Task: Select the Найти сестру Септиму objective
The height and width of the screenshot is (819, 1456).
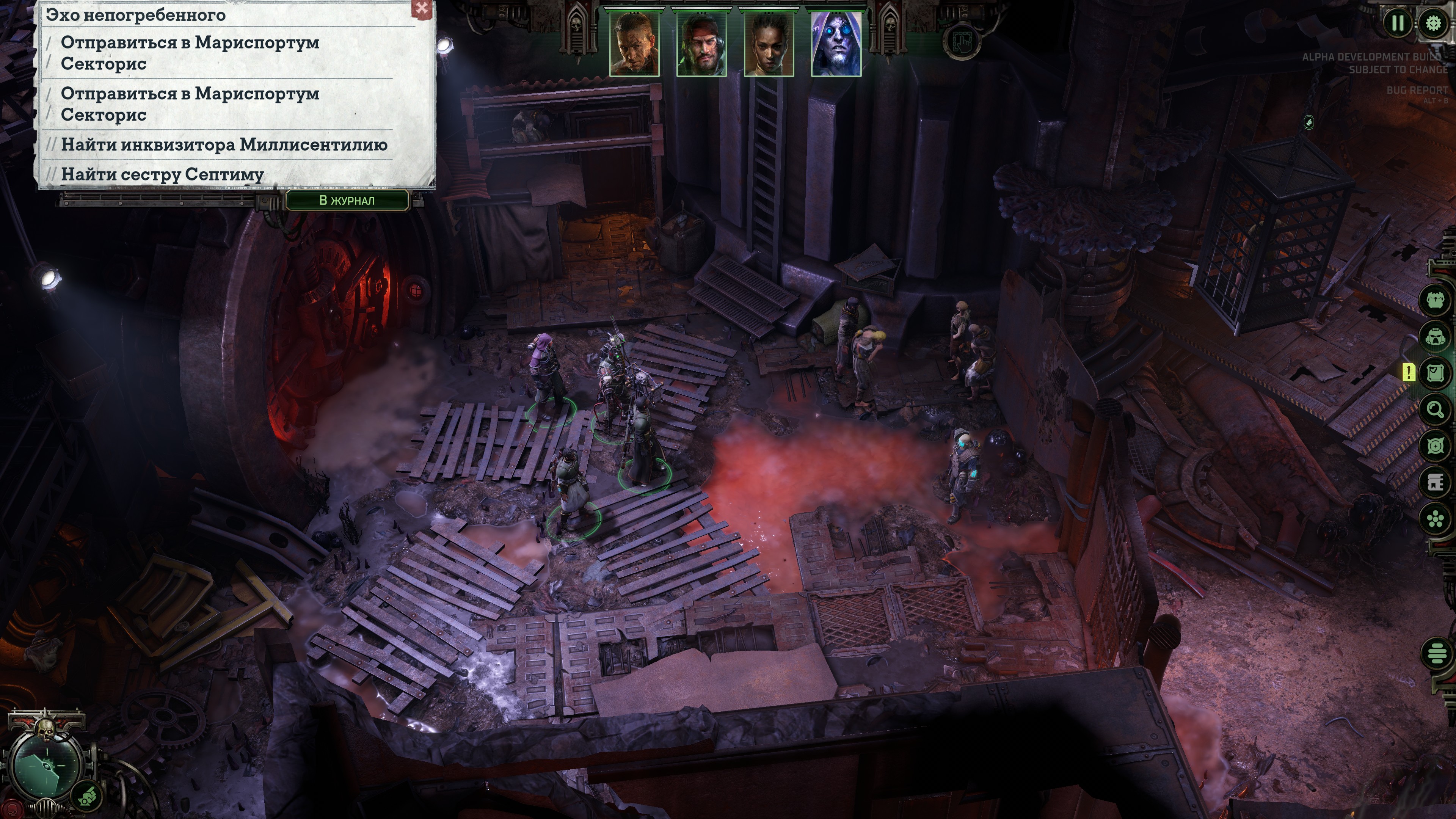Action: coord(162,174)
